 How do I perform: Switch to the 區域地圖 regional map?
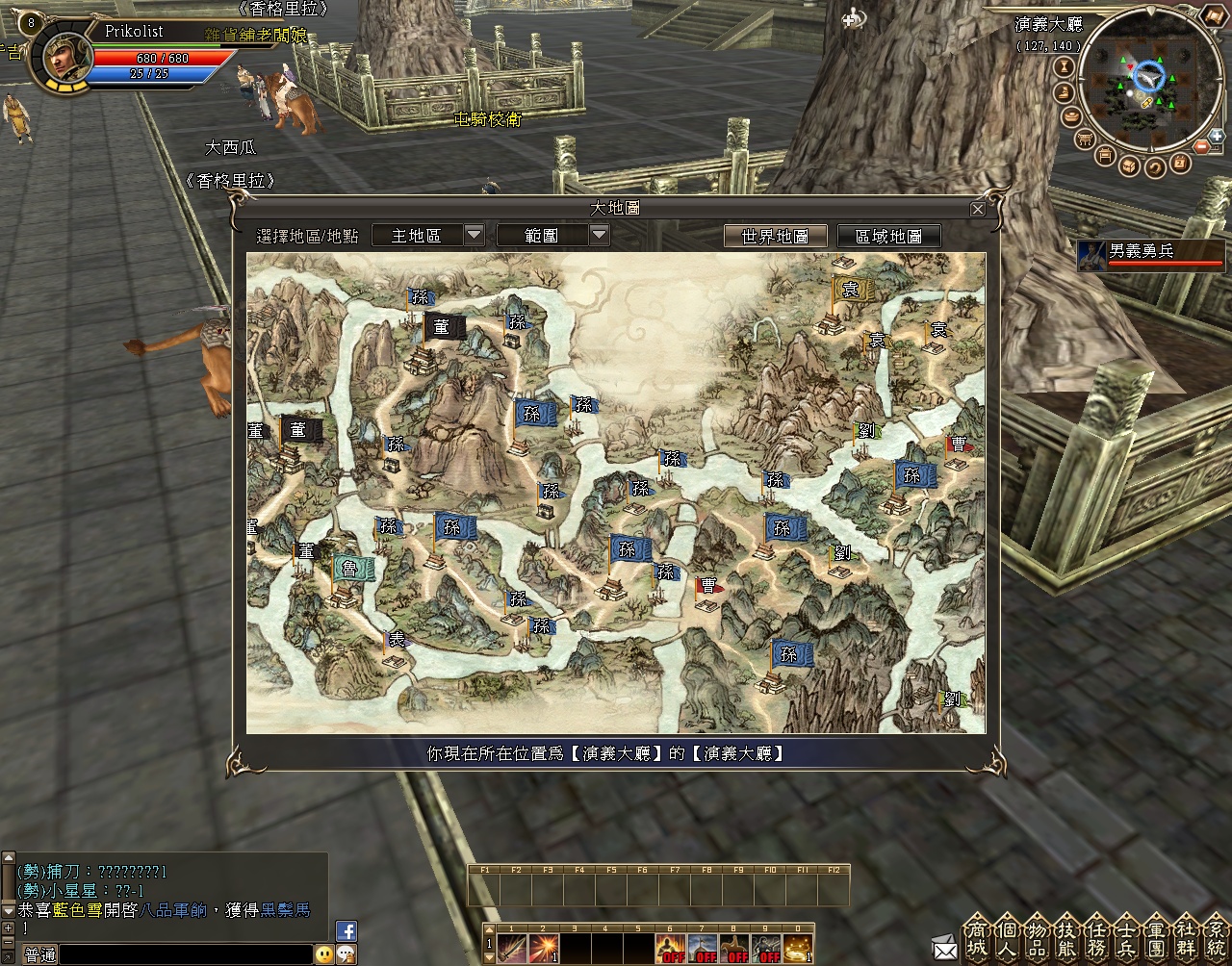[888, 236]
